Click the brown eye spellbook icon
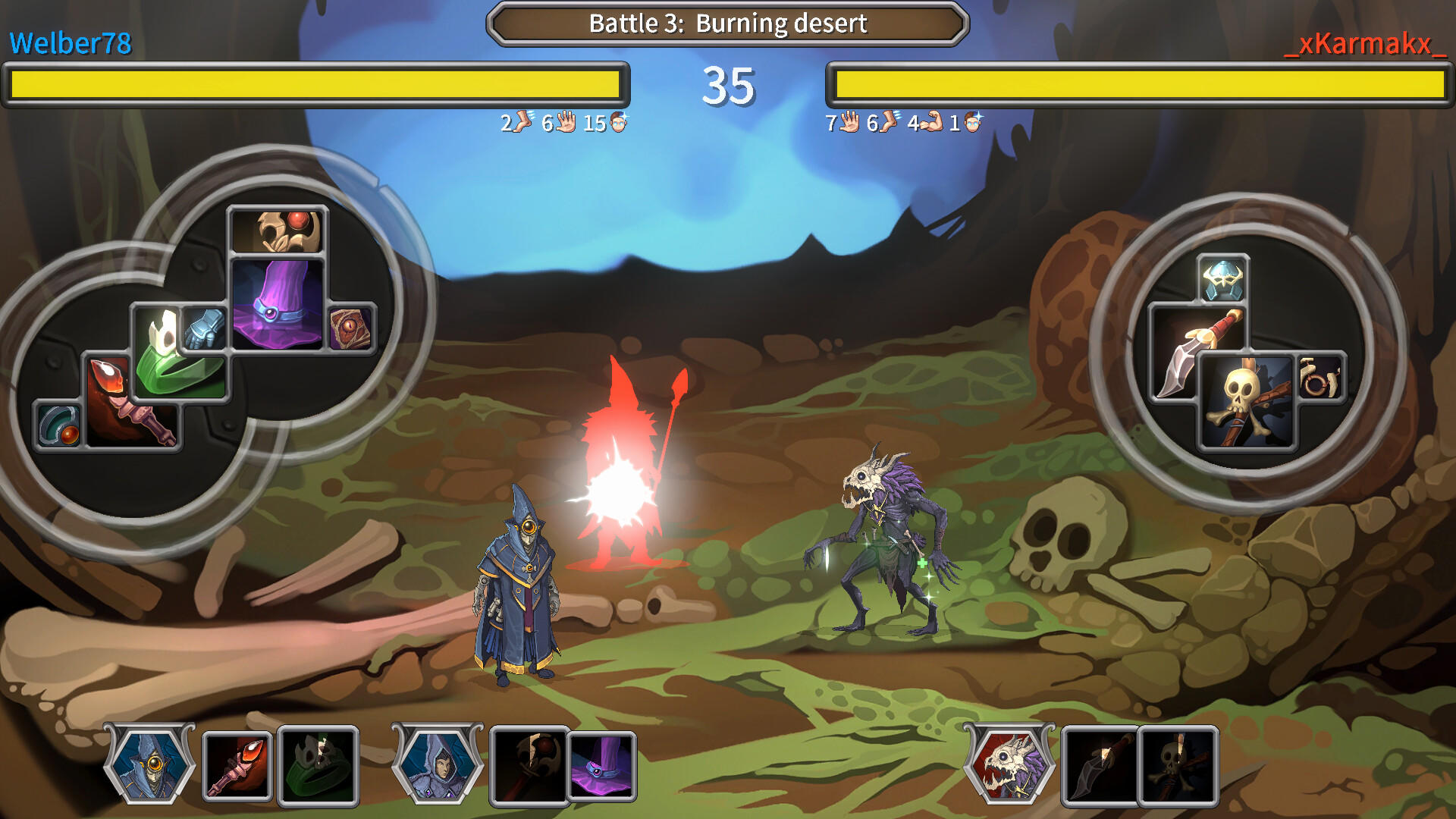The image size is (1456, 819). click(x=353, y=330)
